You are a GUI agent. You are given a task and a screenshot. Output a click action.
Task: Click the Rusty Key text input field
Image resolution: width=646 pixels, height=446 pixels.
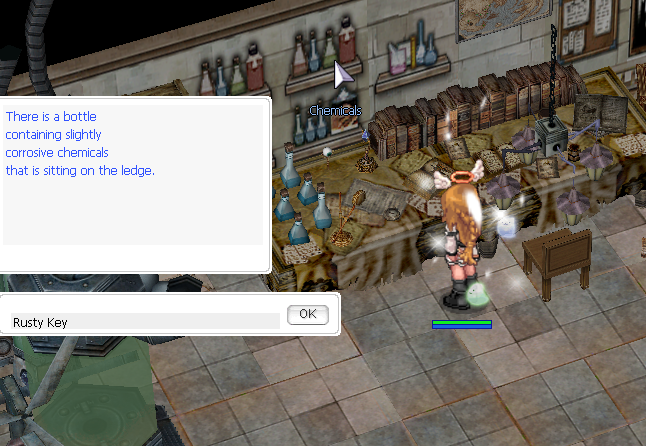pyautogui.click(x=143, y=322)
